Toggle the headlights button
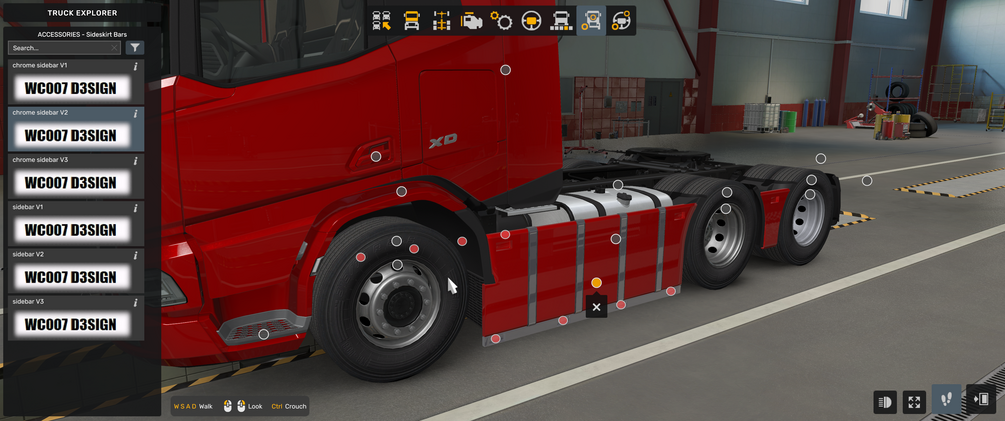 tap(884, 401)
